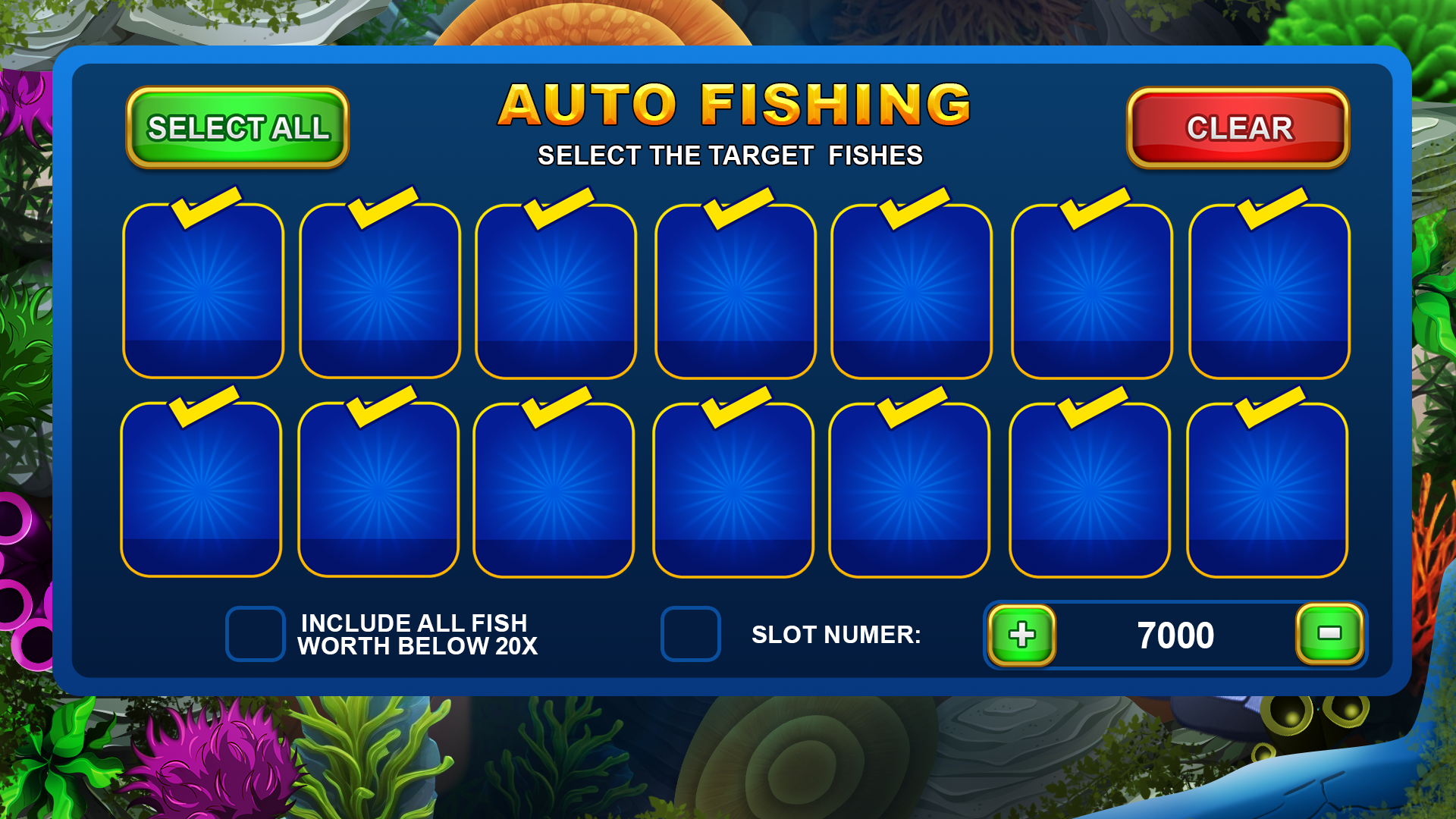The image size is (1456, 819).
Task: Tap the fifth fish slot in the top row
Action: click(909, 292)
